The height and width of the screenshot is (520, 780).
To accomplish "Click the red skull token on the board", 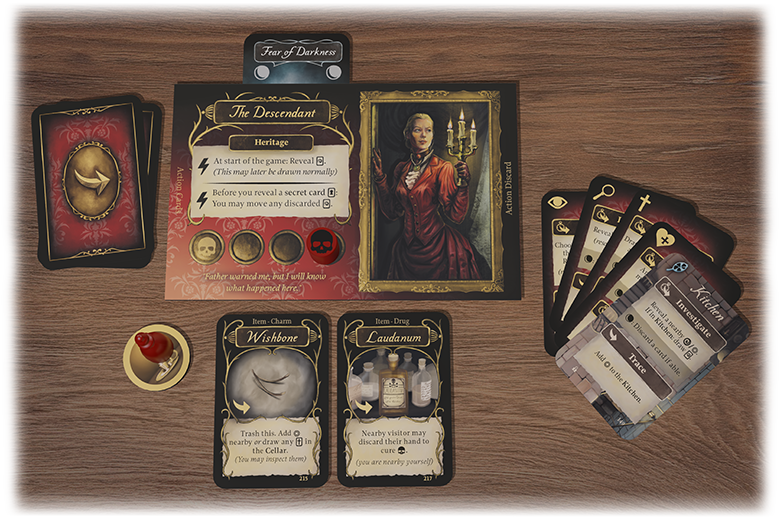I will tap(323, 246).
